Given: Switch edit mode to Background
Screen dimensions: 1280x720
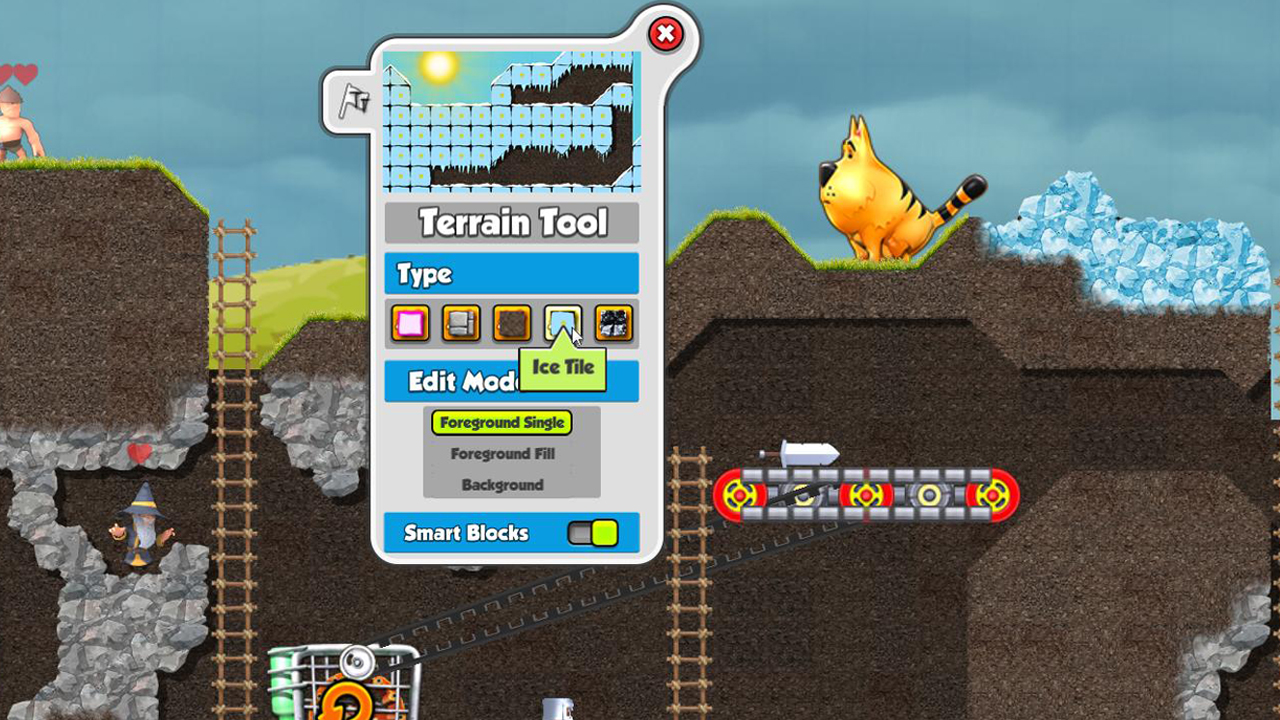Looking at the screenshot, I should pos(501,485).
